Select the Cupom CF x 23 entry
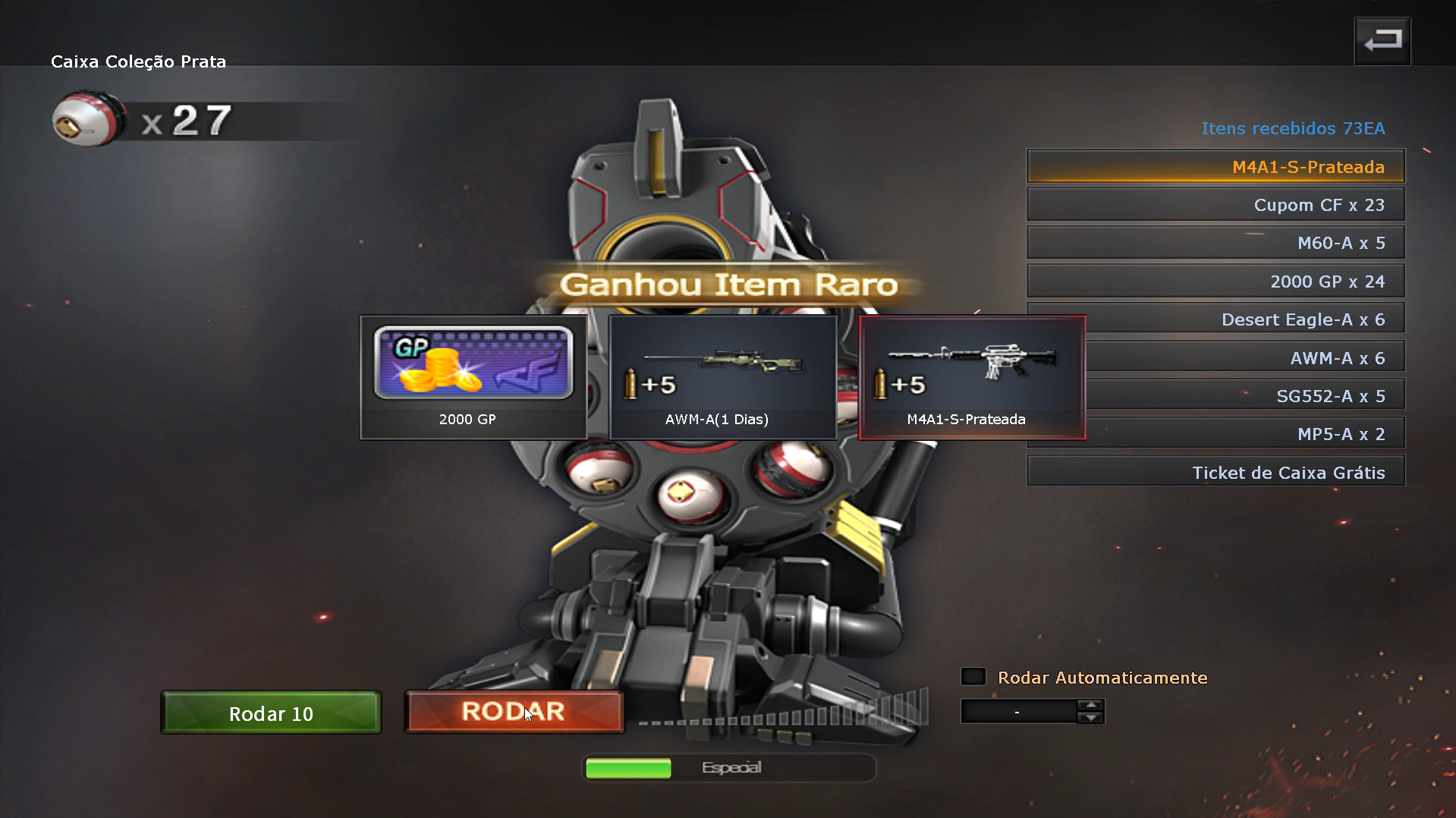 pyautogui.click(x=1215, y=204)
